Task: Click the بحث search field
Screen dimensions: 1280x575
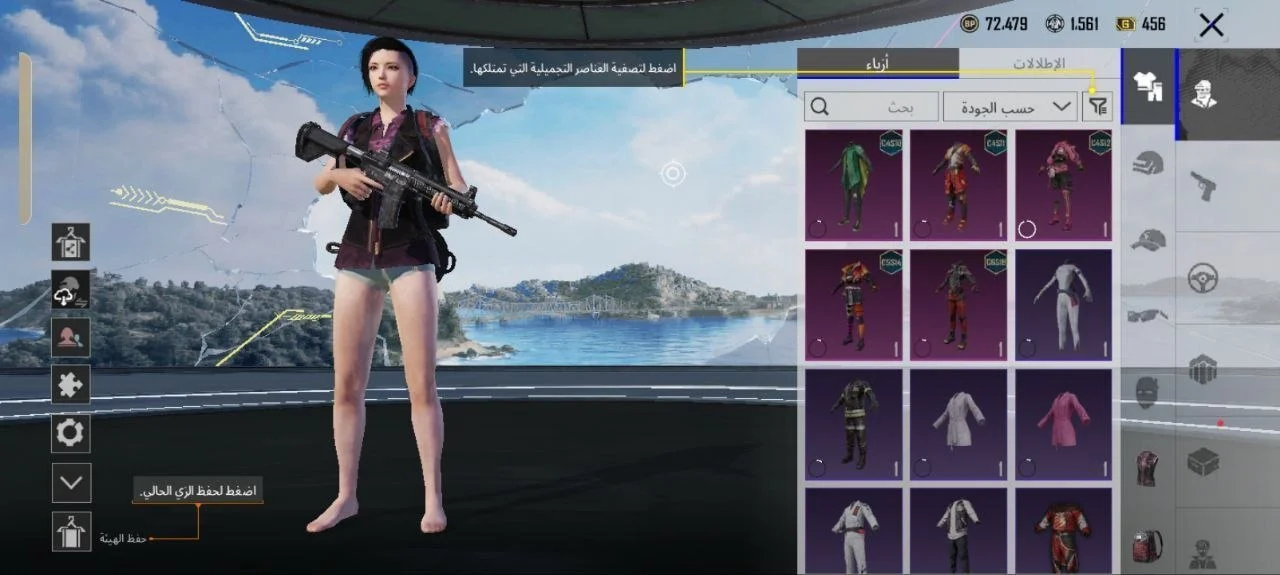Action: tap(872, 106)
